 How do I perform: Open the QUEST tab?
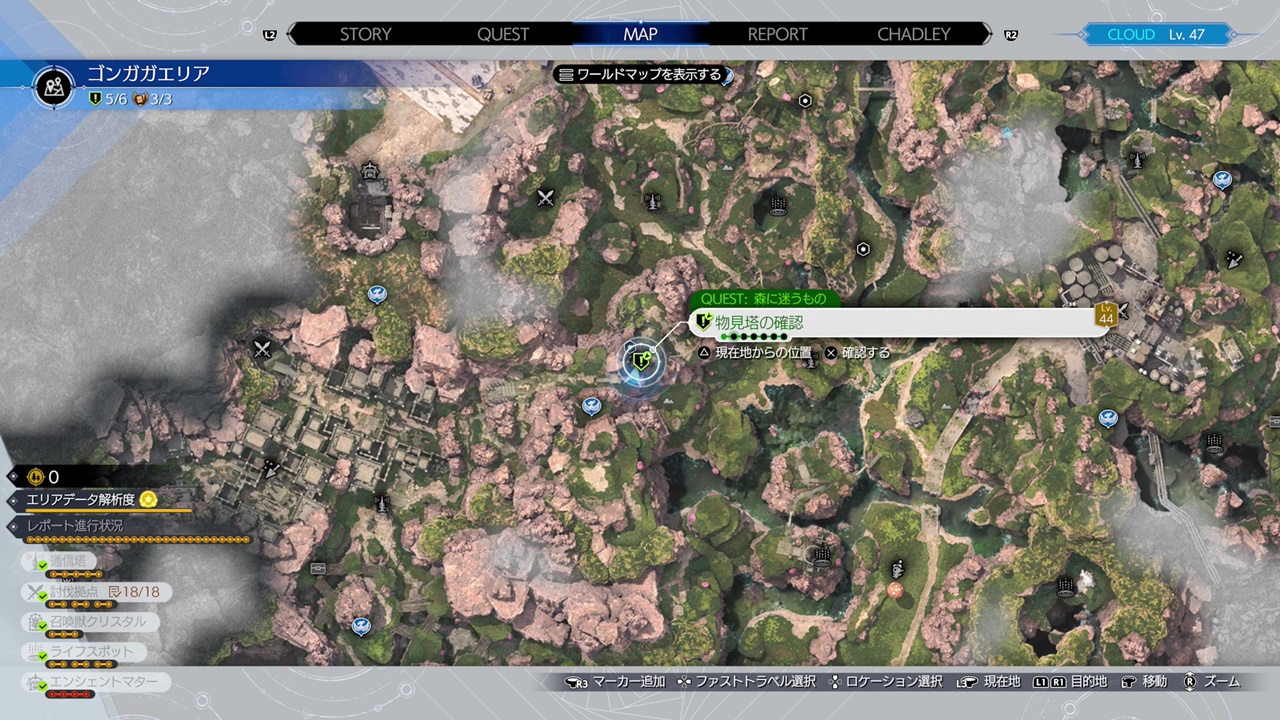(x=503, y=34)
